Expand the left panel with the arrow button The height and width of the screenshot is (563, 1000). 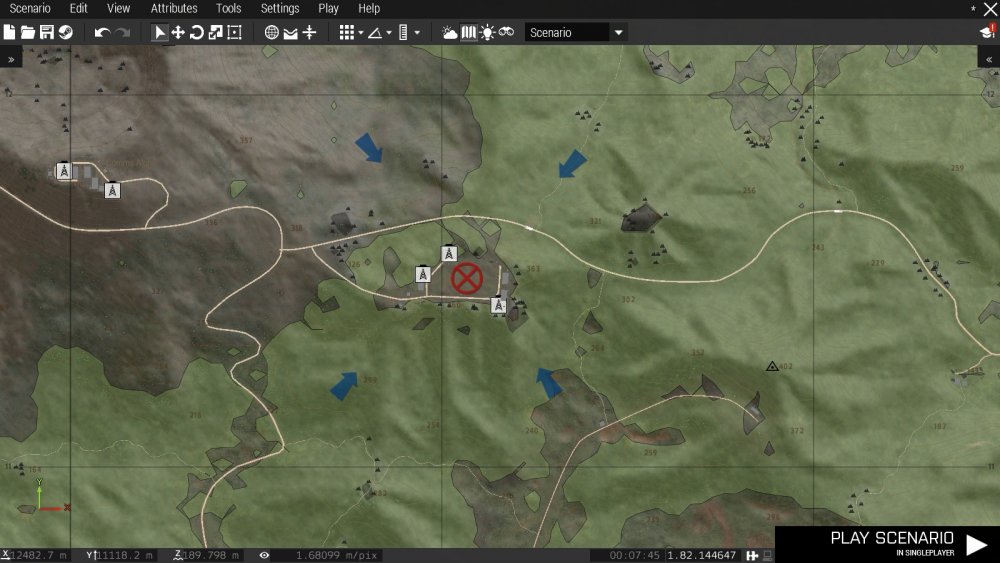(x=11, y=59)
